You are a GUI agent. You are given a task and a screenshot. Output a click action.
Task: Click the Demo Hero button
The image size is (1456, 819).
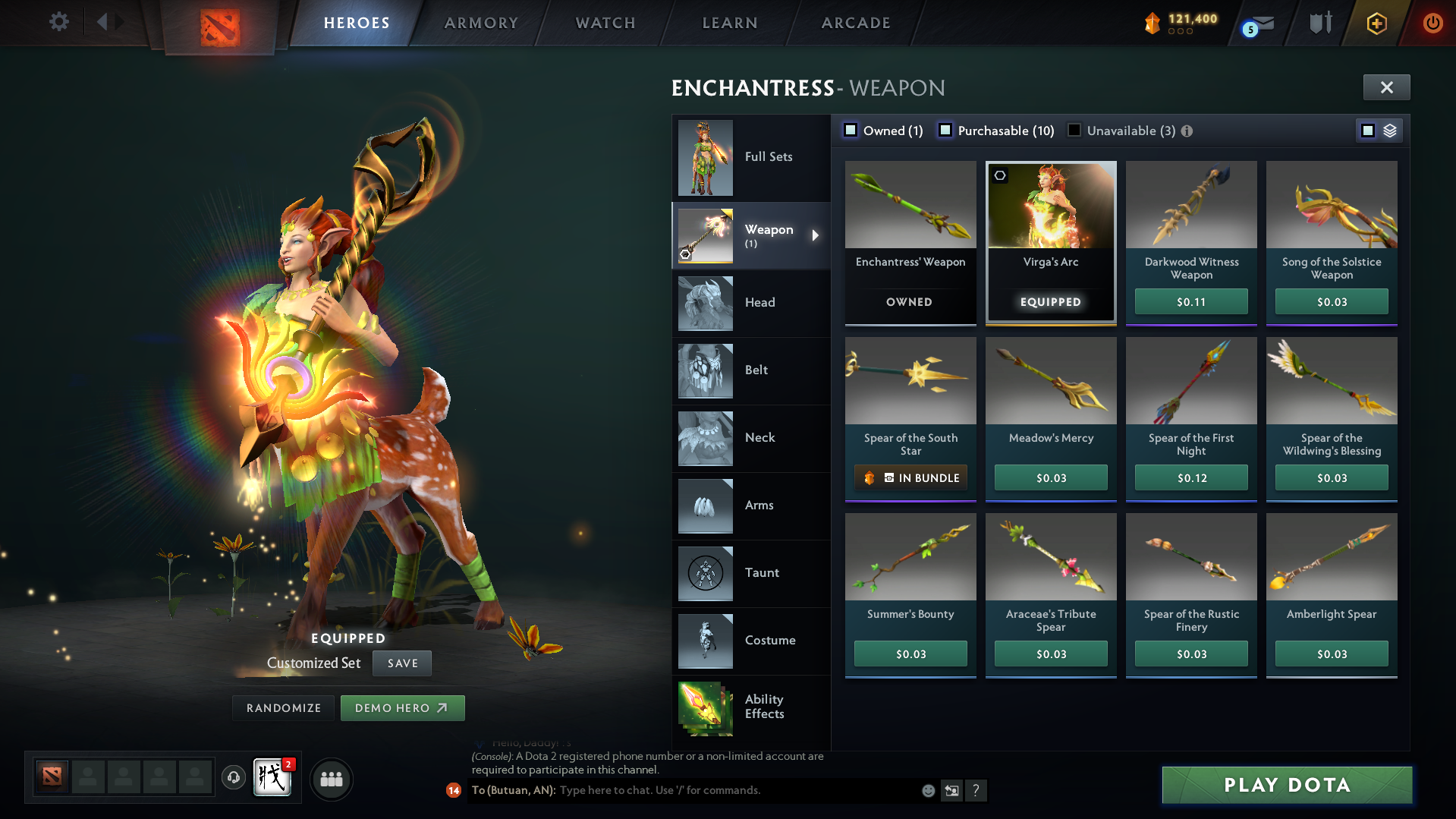(x=402, y=707)
